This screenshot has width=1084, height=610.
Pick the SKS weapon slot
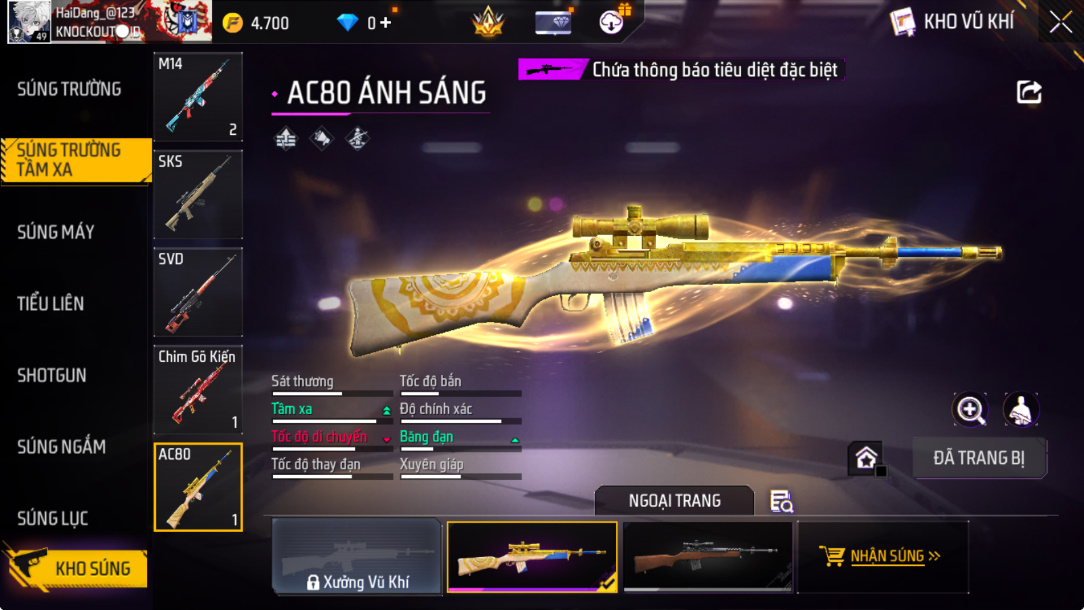(198, 194)
